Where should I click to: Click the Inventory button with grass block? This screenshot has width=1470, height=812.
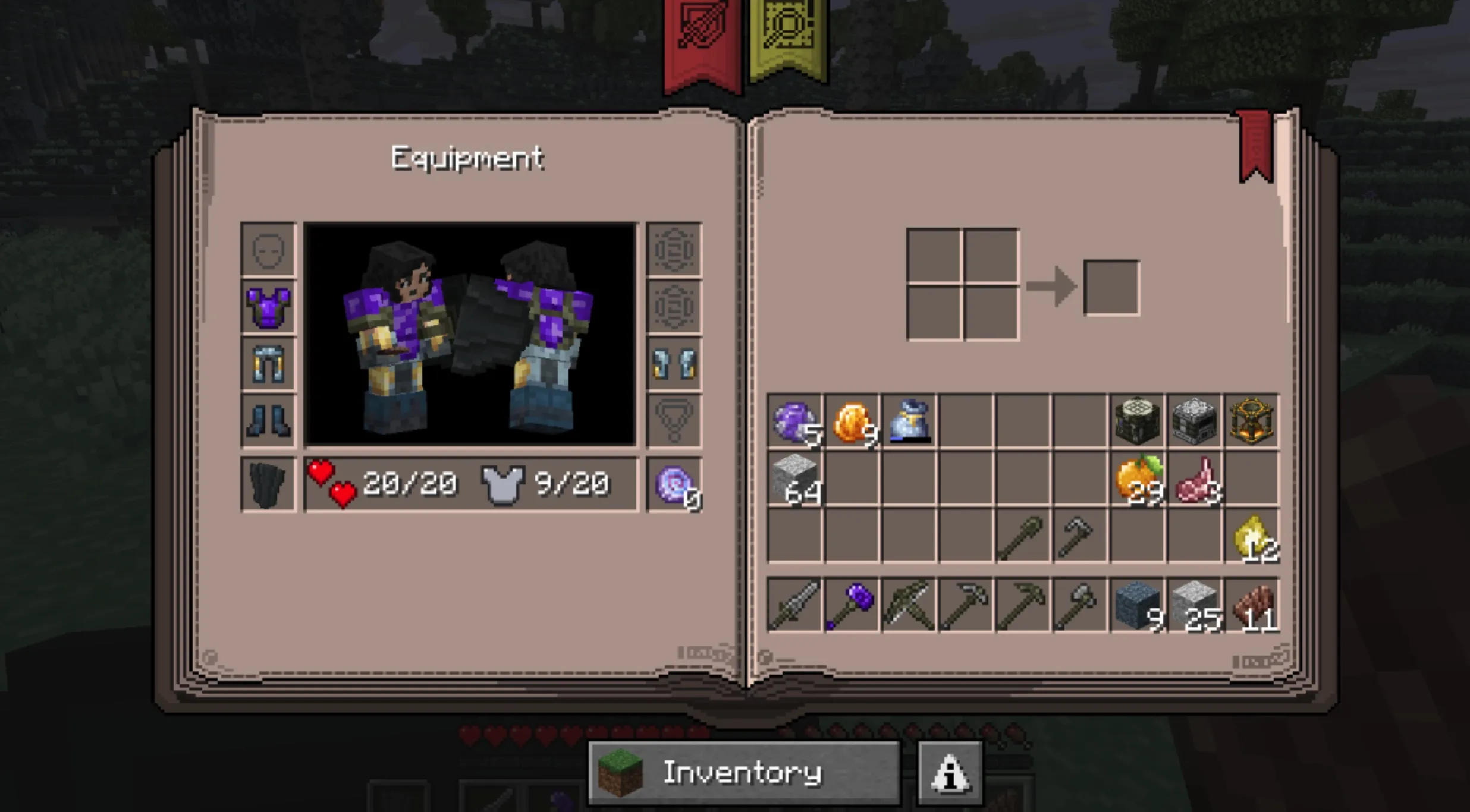tap(743, 773)
